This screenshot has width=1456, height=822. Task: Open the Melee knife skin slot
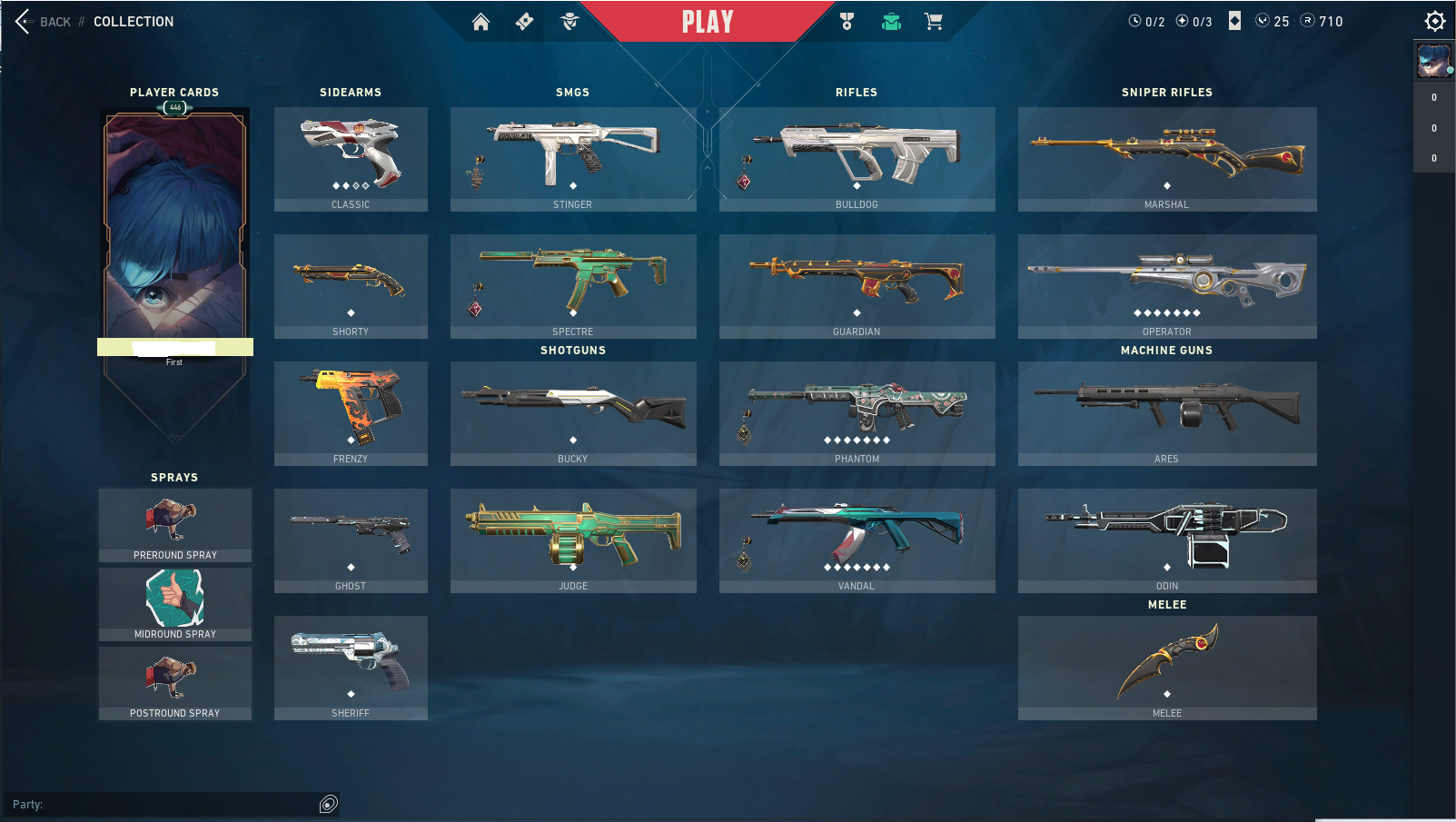click(1166, 667)
